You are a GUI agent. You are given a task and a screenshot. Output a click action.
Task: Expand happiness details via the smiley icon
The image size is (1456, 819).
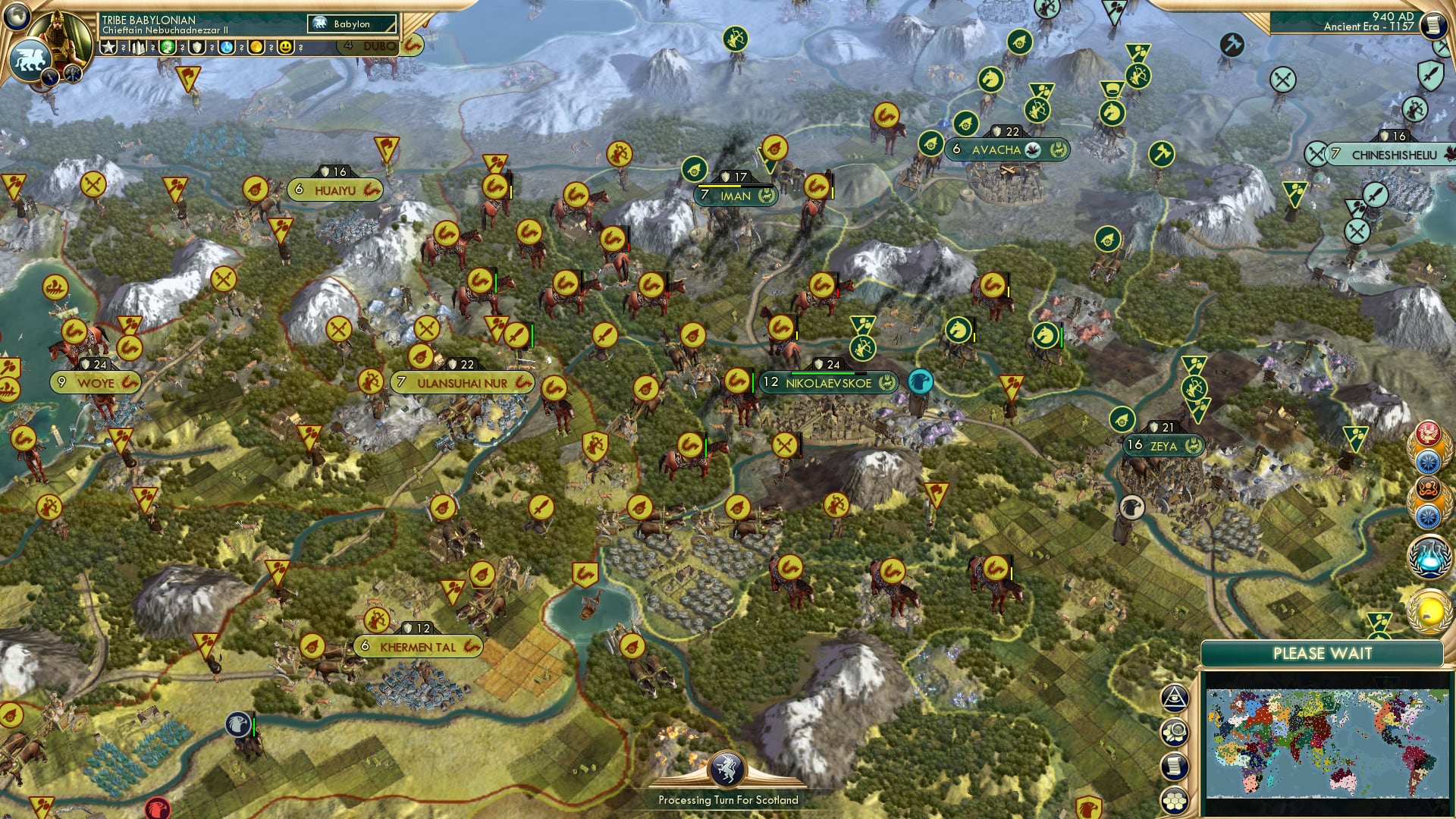tap(286, 47)
